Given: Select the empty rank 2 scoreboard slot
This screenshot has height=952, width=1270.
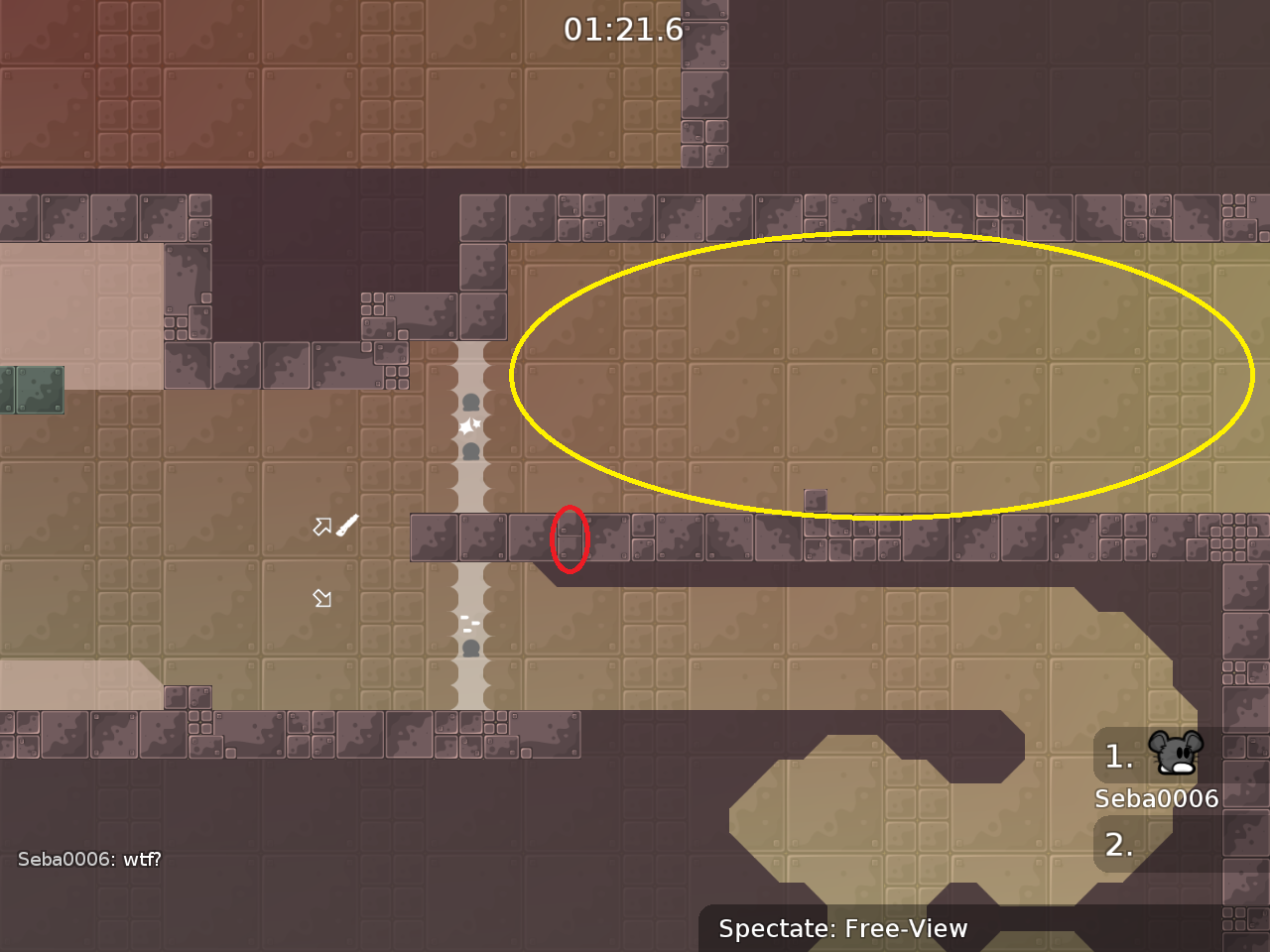Looking at the screenshot, I should [x=1121, y=845].
